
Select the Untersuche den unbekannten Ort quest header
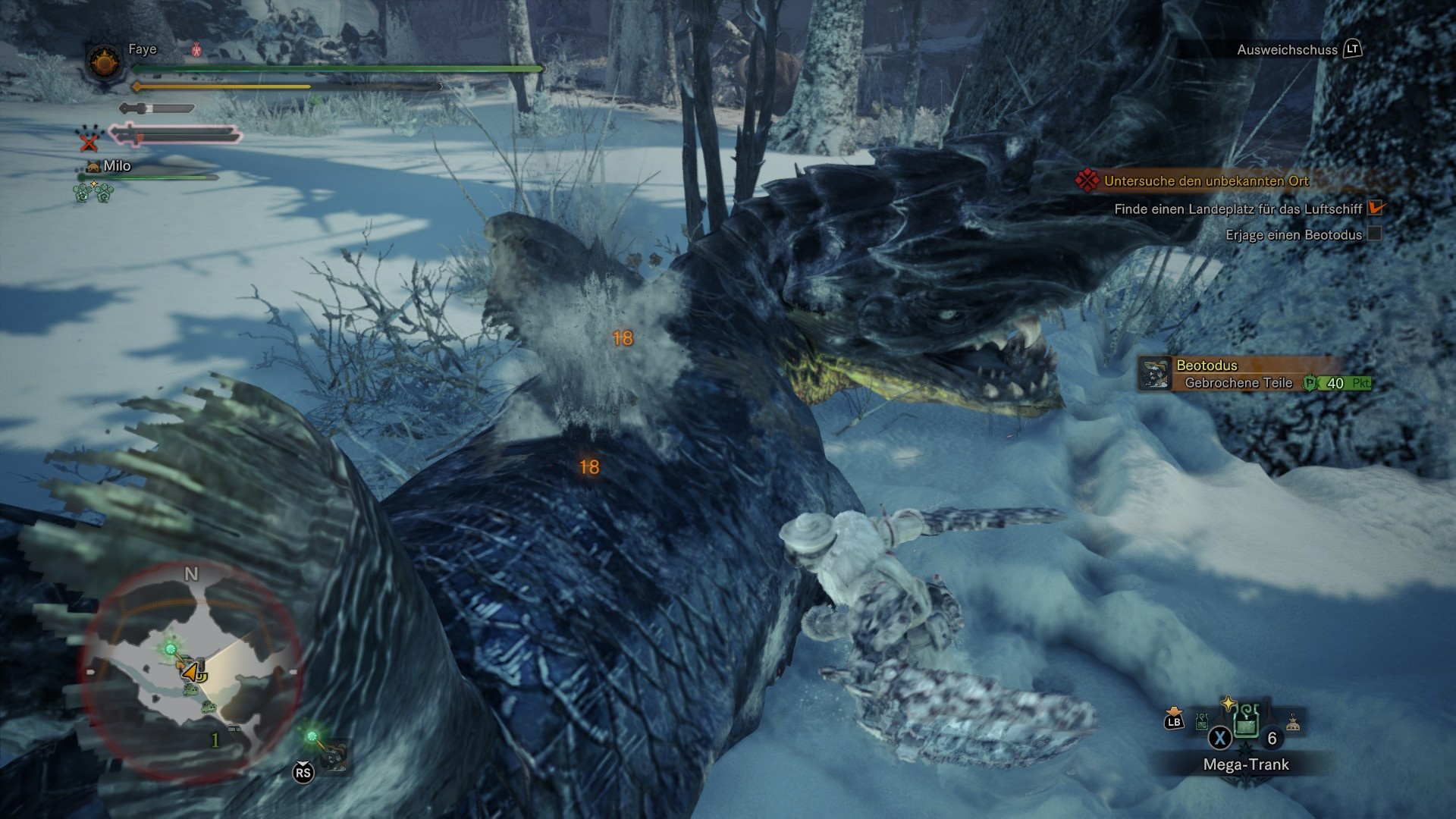(x=1206, y=182)
